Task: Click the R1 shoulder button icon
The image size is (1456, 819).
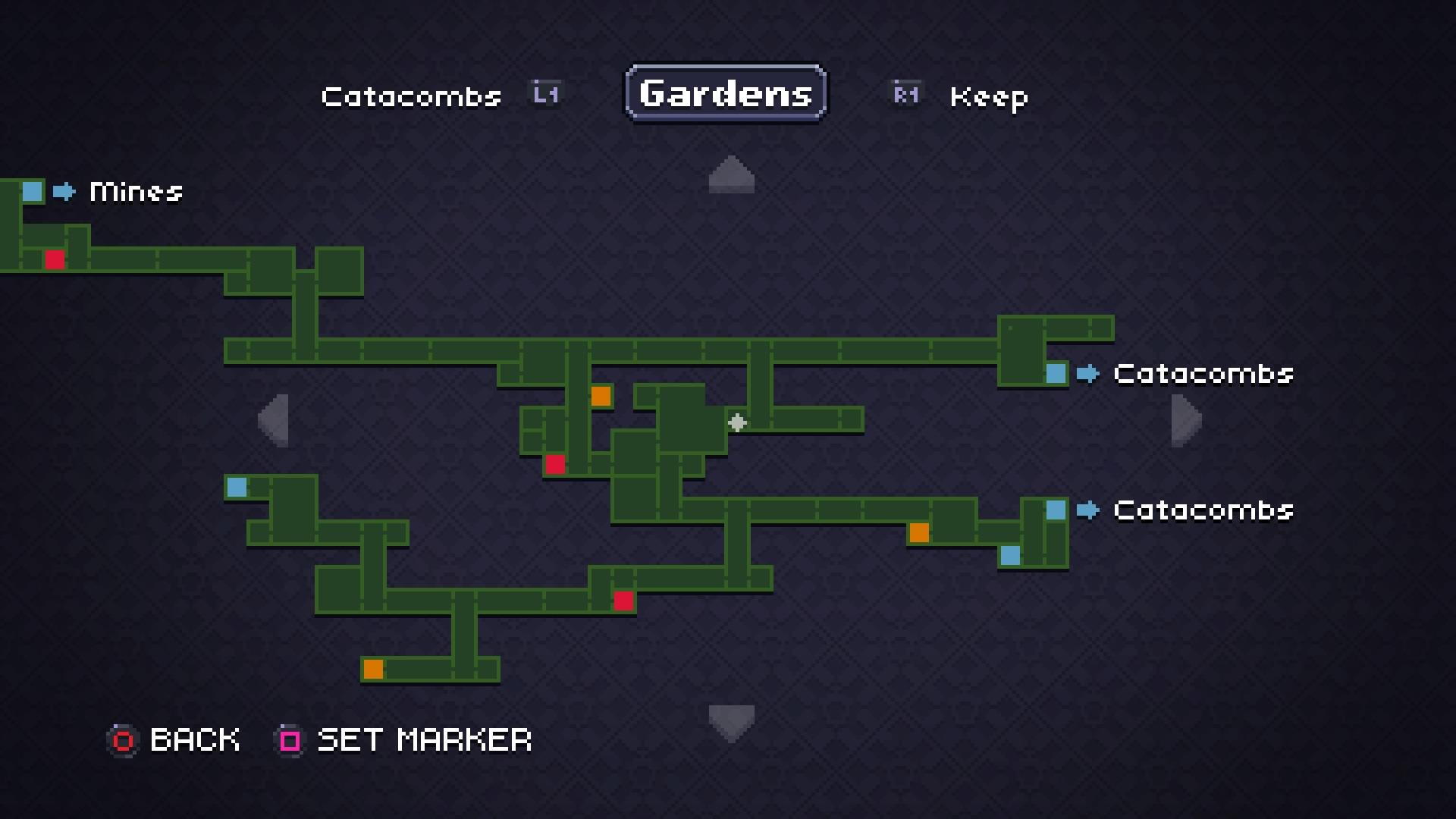Action: 905,94
